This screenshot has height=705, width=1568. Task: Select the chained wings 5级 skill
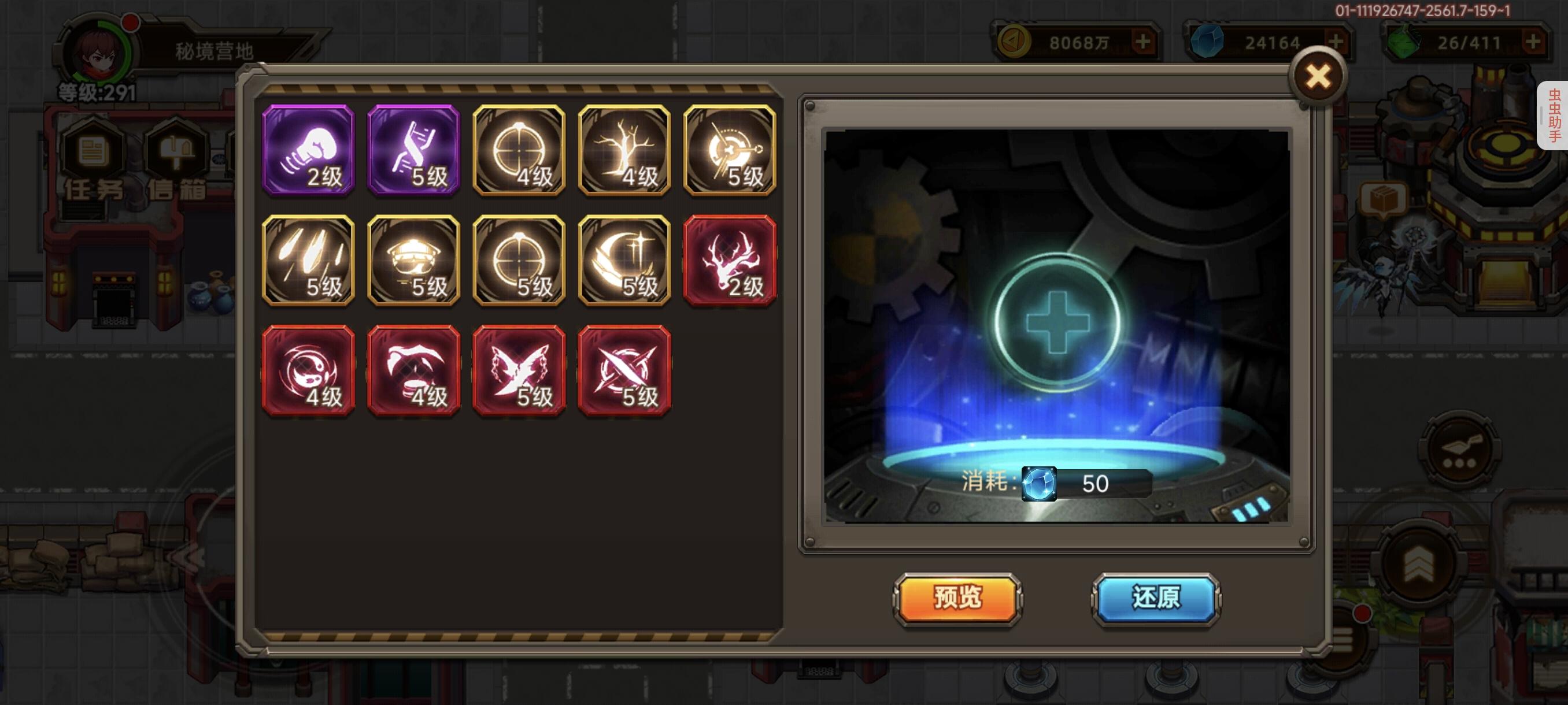(519, 371)
